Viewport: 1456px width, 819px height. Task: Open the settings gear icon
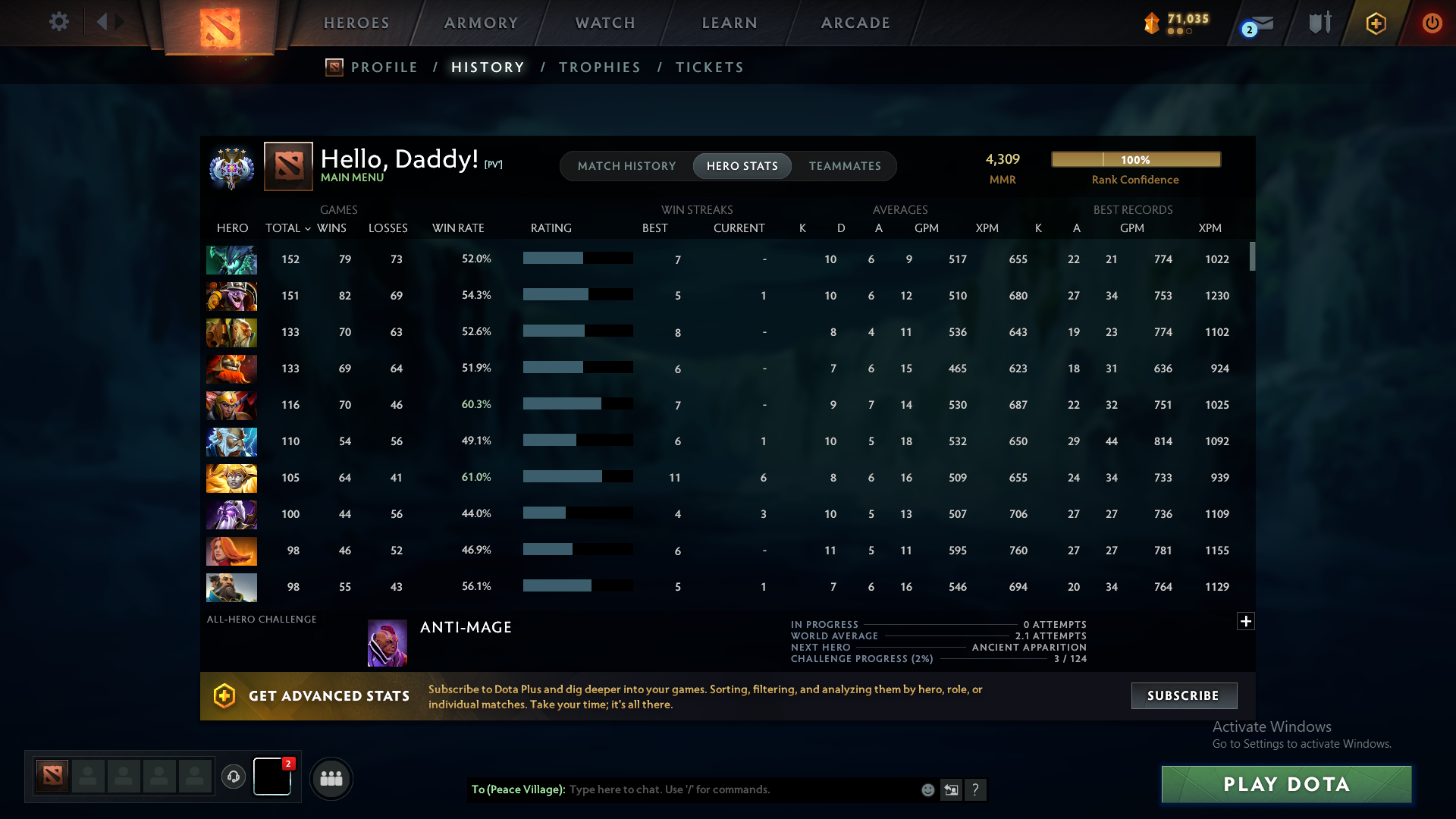pos(59,22)
